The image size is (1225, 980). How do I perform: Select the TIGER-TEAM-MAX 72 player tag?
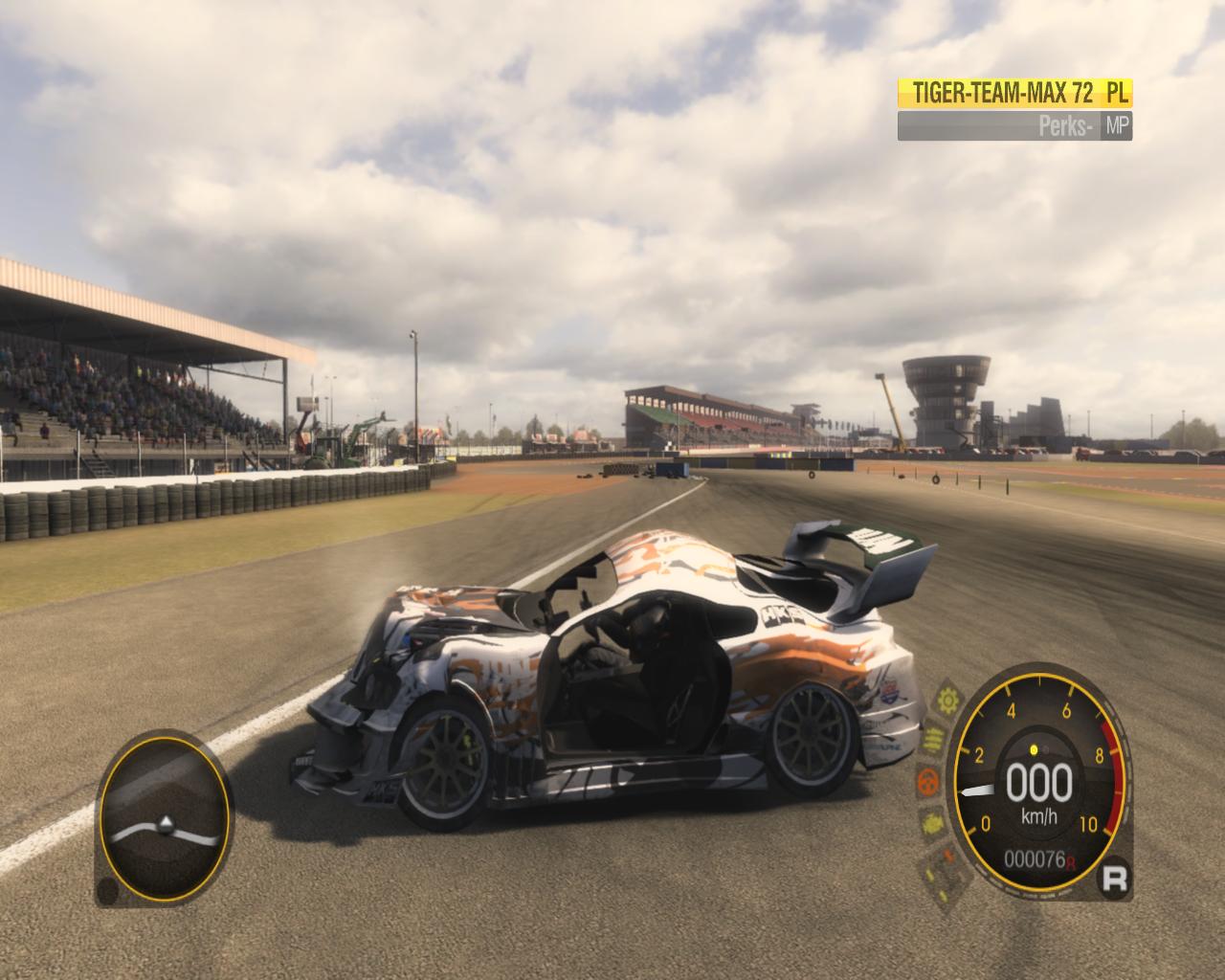tap(1014, 93)
